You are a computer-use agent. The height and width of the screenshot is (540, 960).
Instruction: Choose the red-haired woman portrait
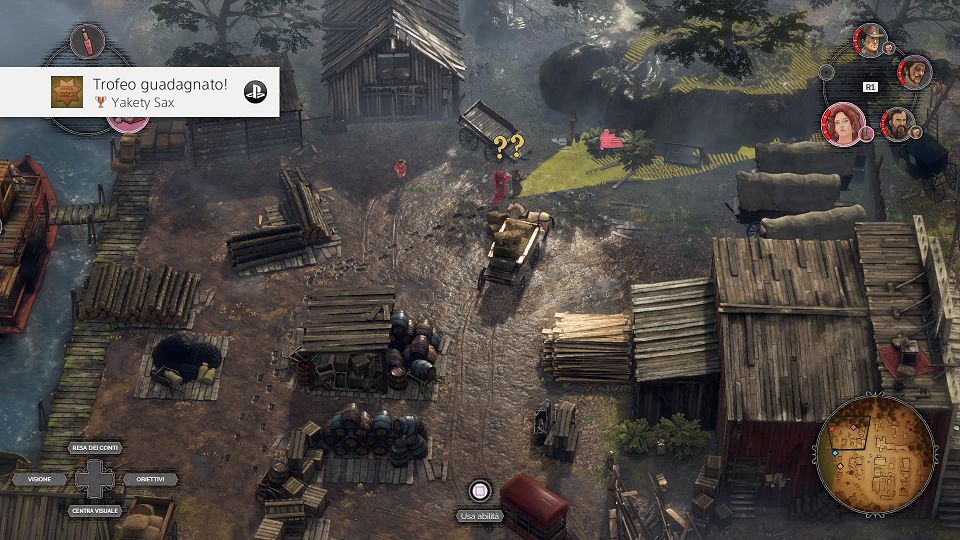[842, 124]
